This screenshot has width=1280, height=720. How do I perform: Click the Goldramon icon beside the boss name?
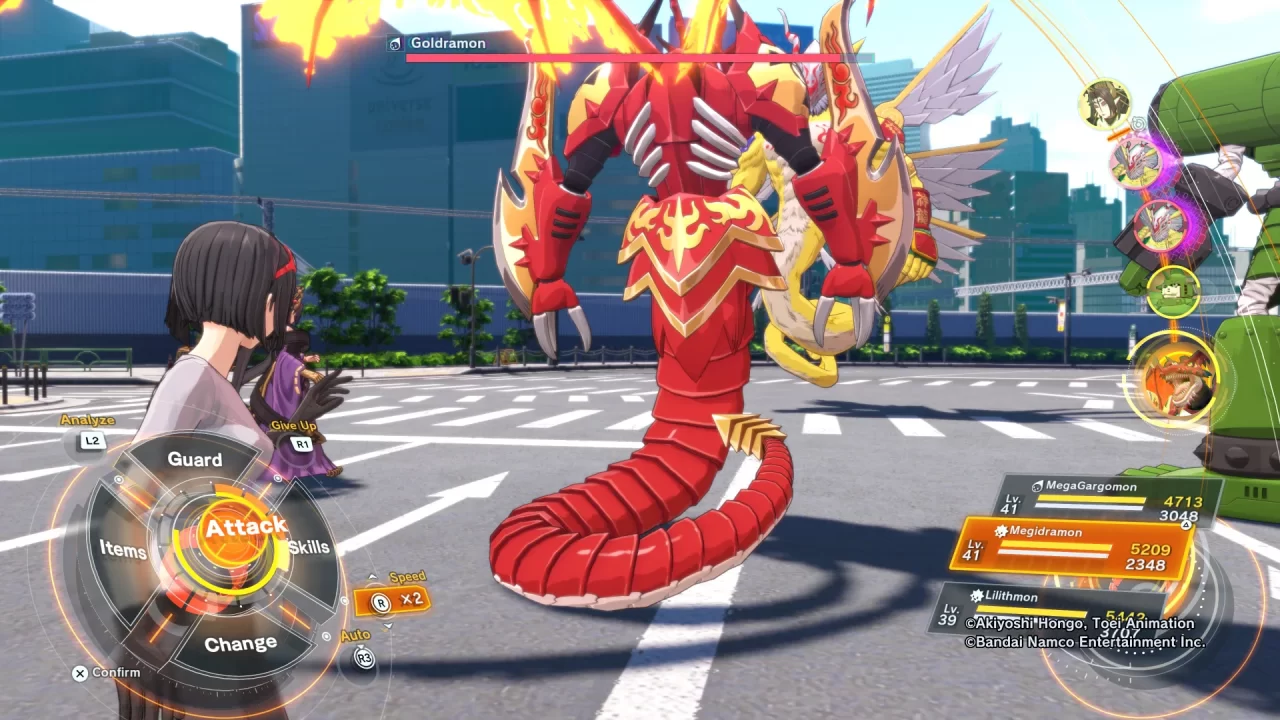point(393,43)
